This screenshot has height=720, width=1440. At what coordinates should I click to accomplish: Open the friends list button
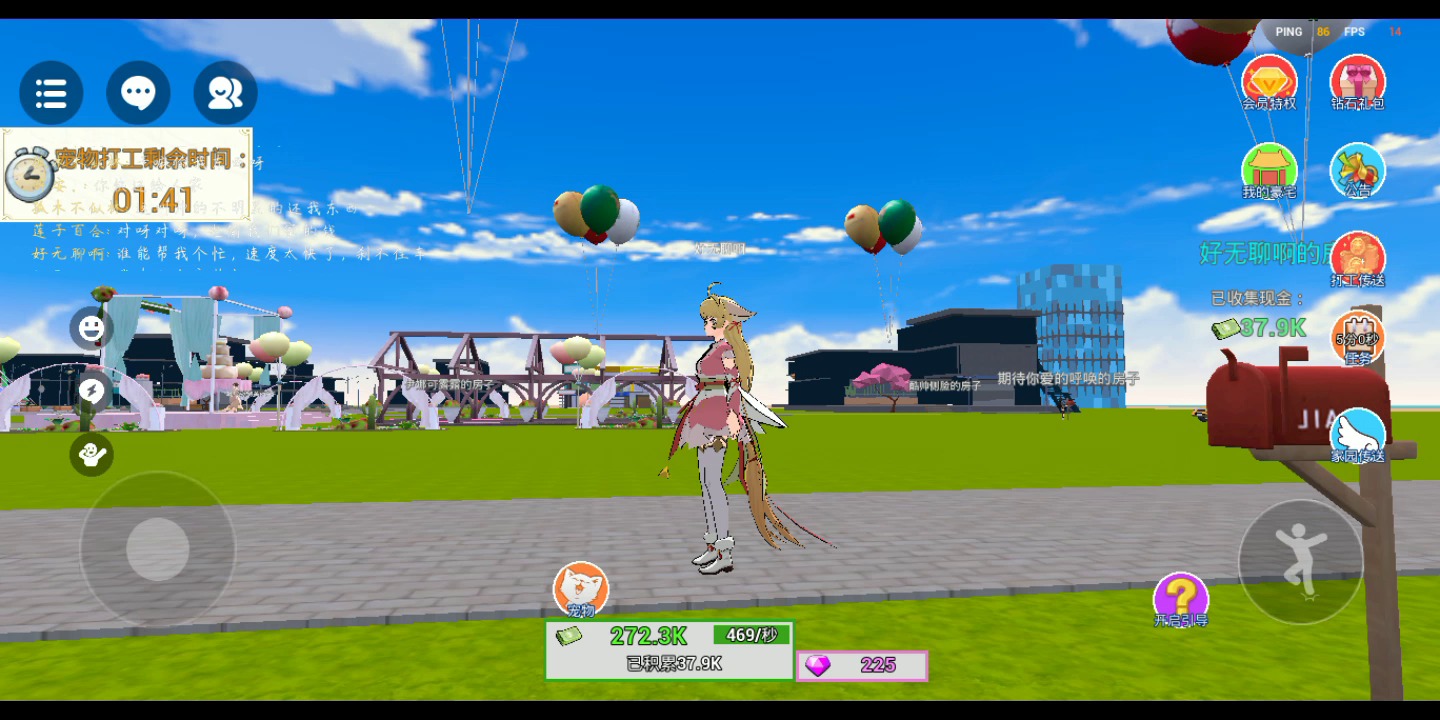point(225,93)
